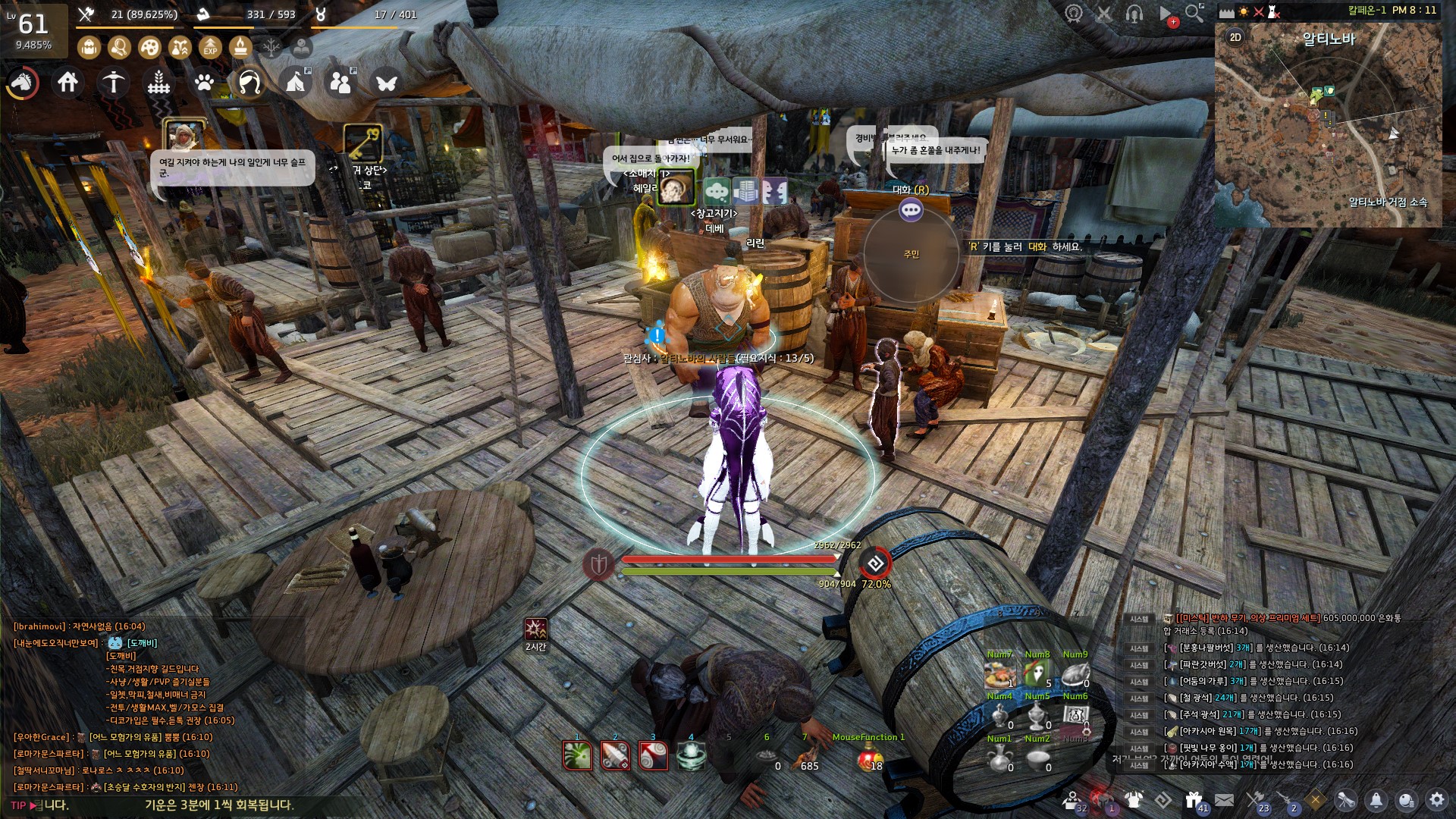Click the EXP boost buff icon
Screen dimensions: 1456x819
tap(210, 48)
